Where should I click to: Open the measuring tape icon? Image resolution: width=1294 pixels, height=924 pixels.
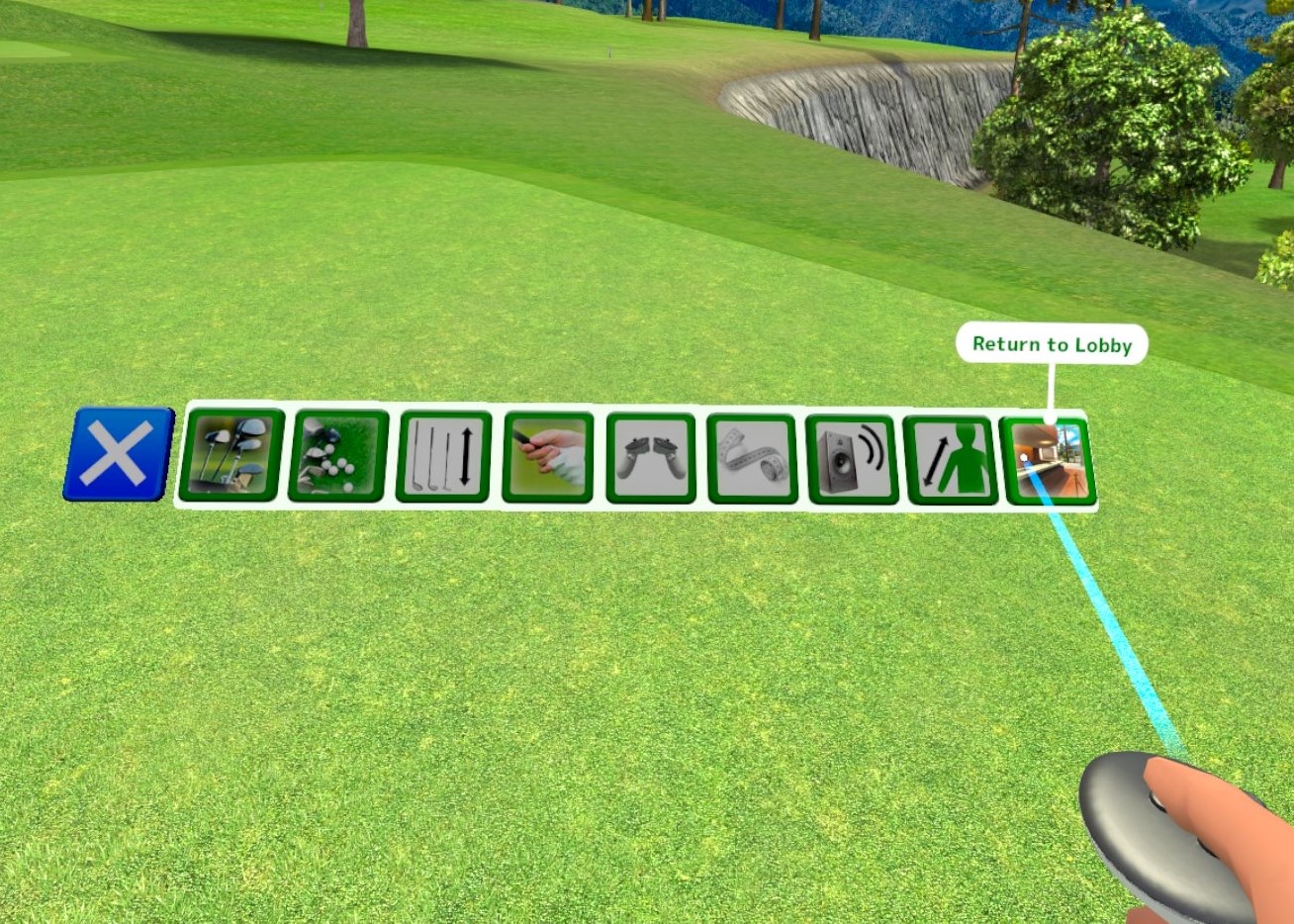click(752, 459)
